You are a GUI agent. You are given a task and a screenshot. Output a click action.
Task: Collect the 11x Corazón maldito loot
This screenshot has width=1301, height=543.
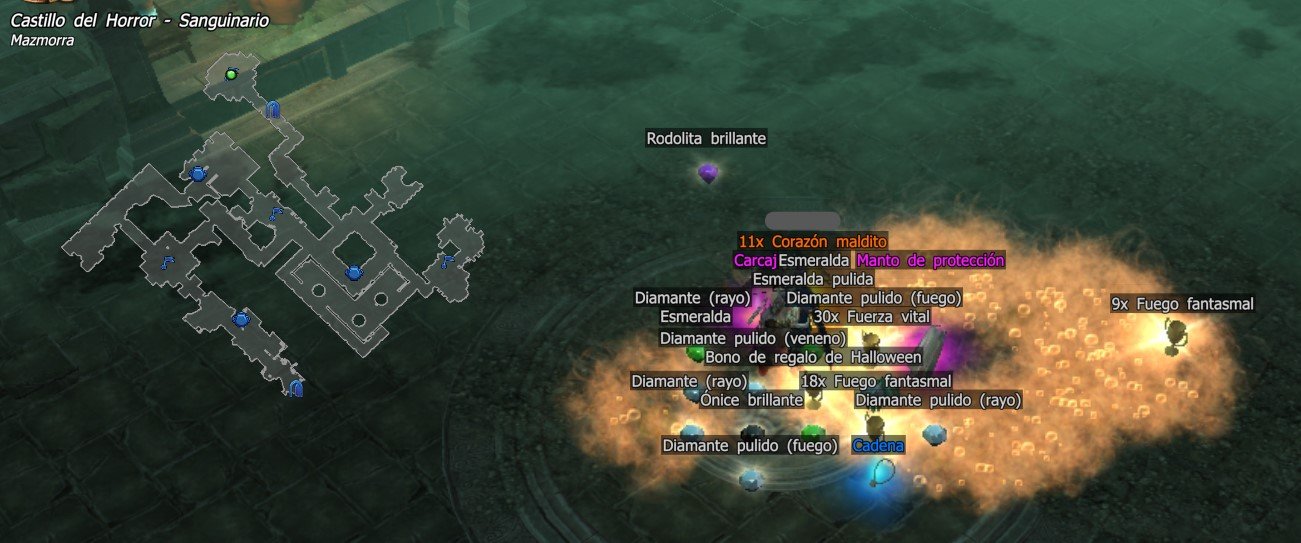coord(812,241)
